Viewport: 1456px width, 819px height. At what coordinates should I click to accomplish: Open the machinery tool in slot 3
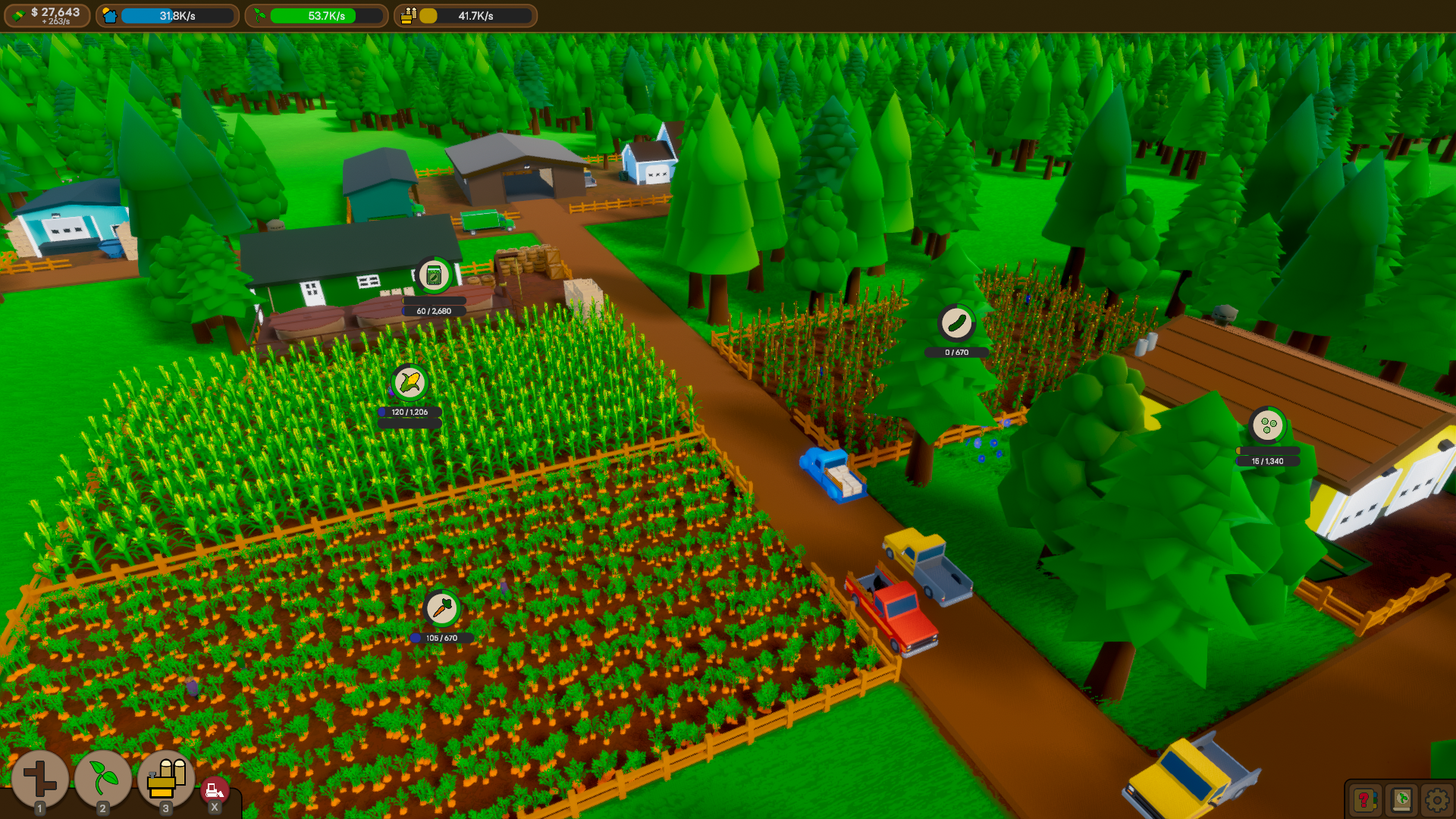coord(166,778)
